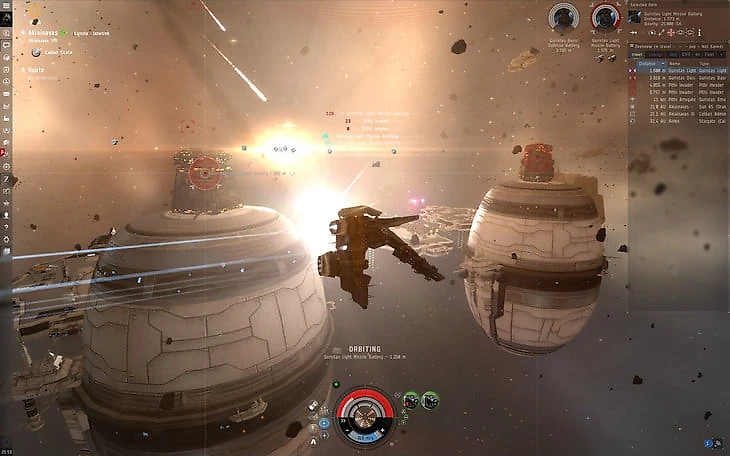730x456 pixels.
Task: Click the ship speed bar
Action: pyautogui.click(x=364, y=436)
